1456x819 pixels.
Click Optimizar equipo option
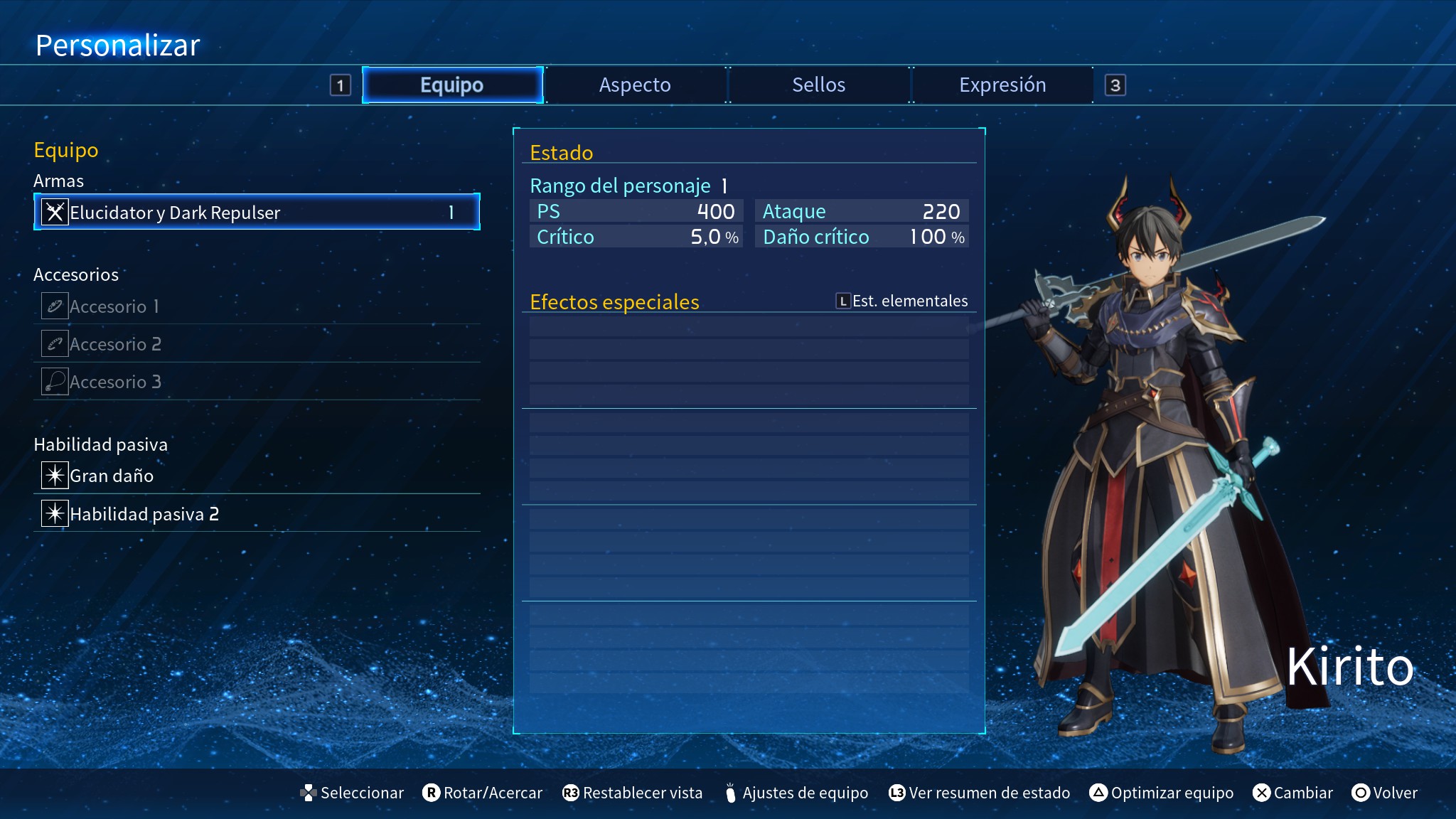(1162, 793)
